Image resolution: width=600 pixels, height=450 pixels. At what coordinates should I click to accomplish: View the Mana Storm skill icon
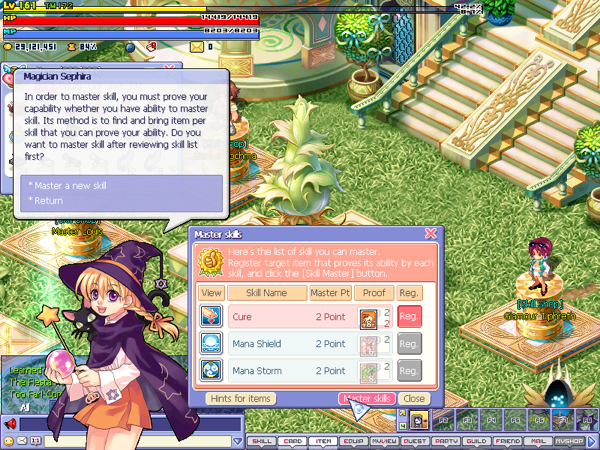pos(211,369)
